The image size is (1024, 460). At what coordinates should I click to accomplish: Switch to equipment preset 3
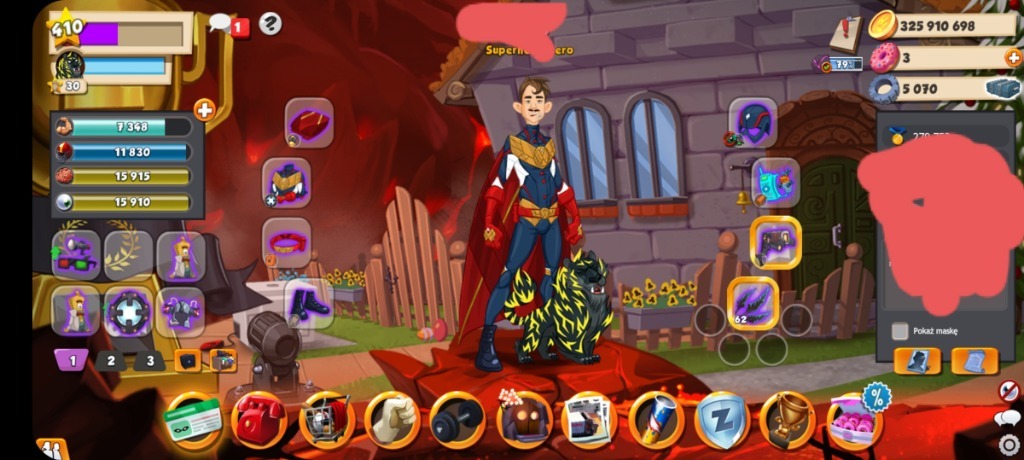150,360
